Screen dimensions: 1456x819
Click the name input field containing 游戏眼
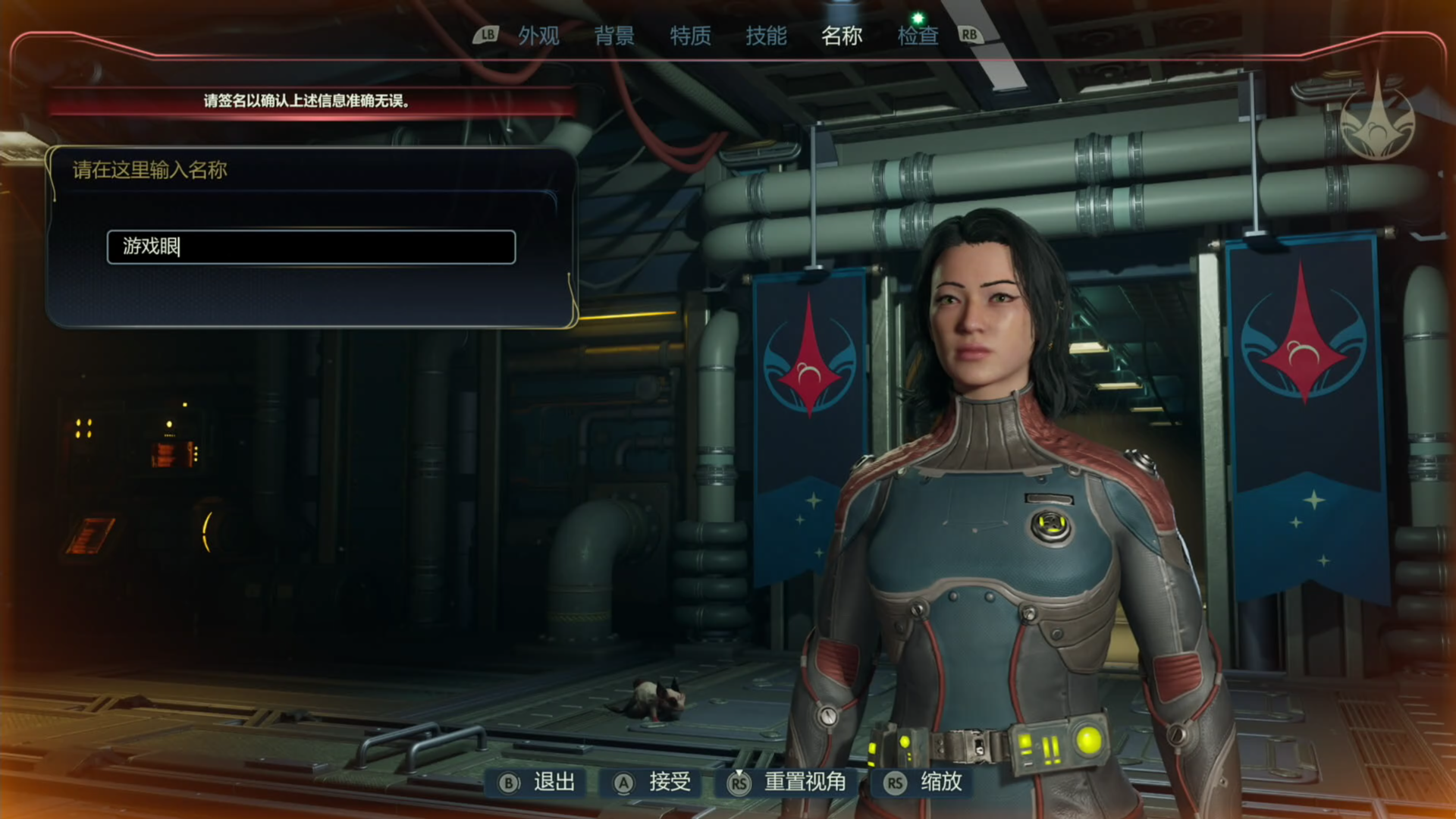point(311,247)
